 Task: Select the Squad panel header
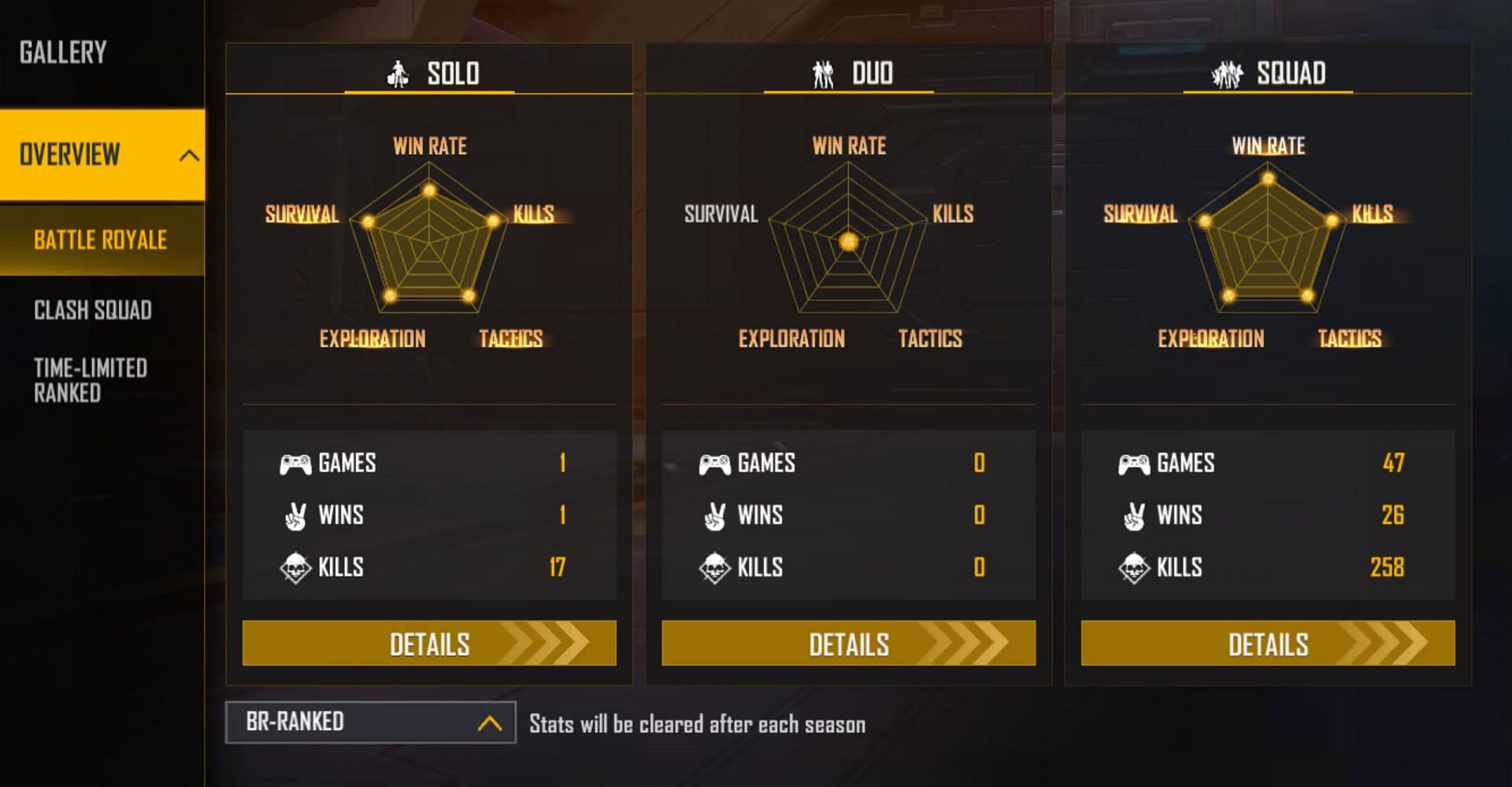tap(1268, 72)
